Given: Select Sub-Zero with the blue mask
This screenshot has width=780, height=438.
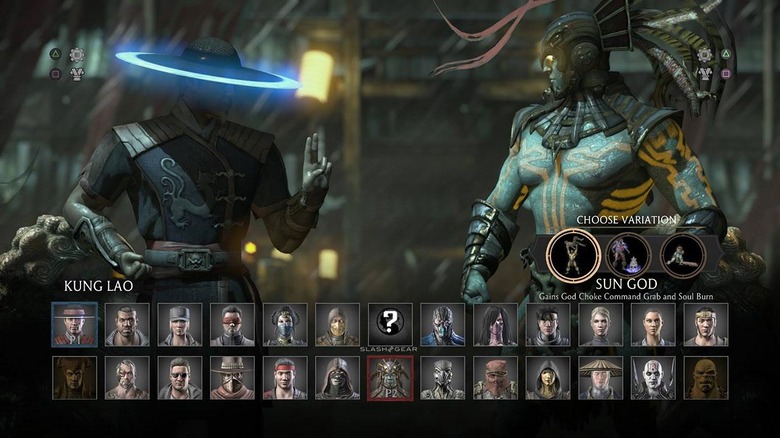Looking at the screenshot, I should 442,324.
